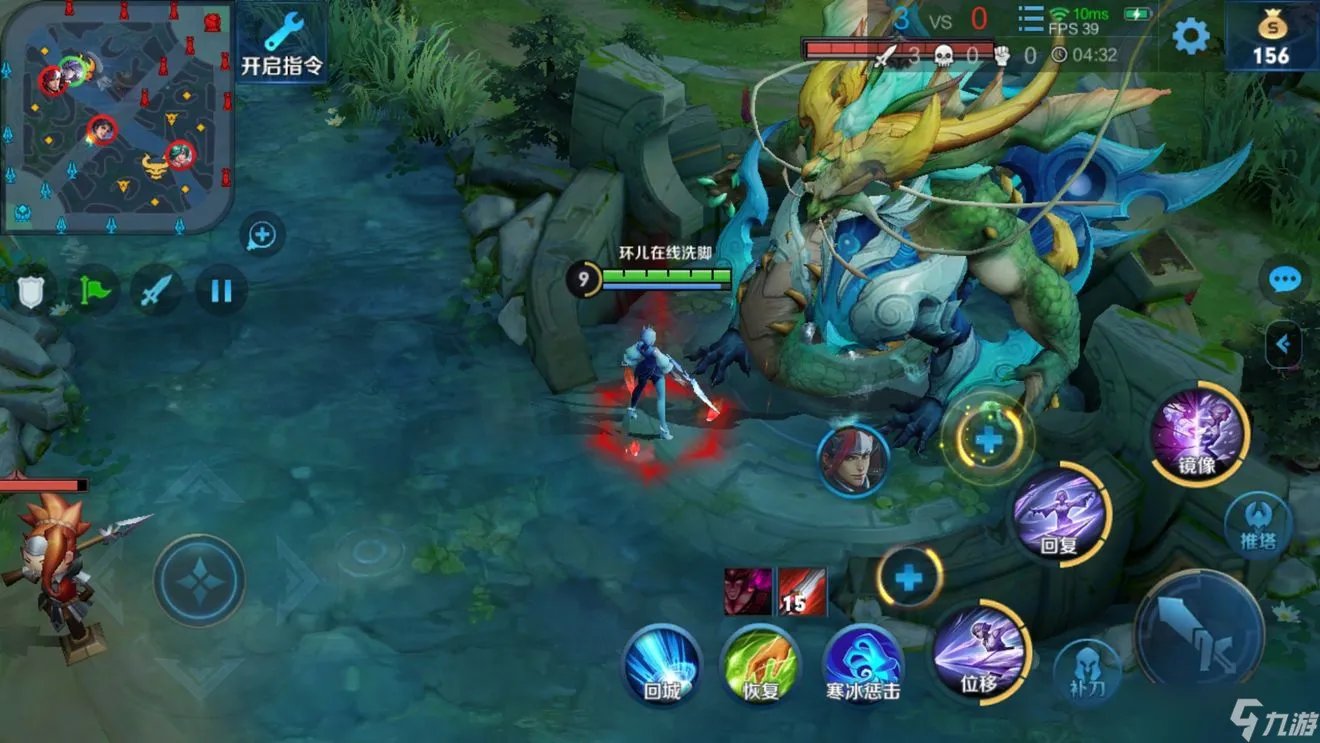Click the magnifier zoom button below minimap
The image size is (1320, 743).
point(262,236)
